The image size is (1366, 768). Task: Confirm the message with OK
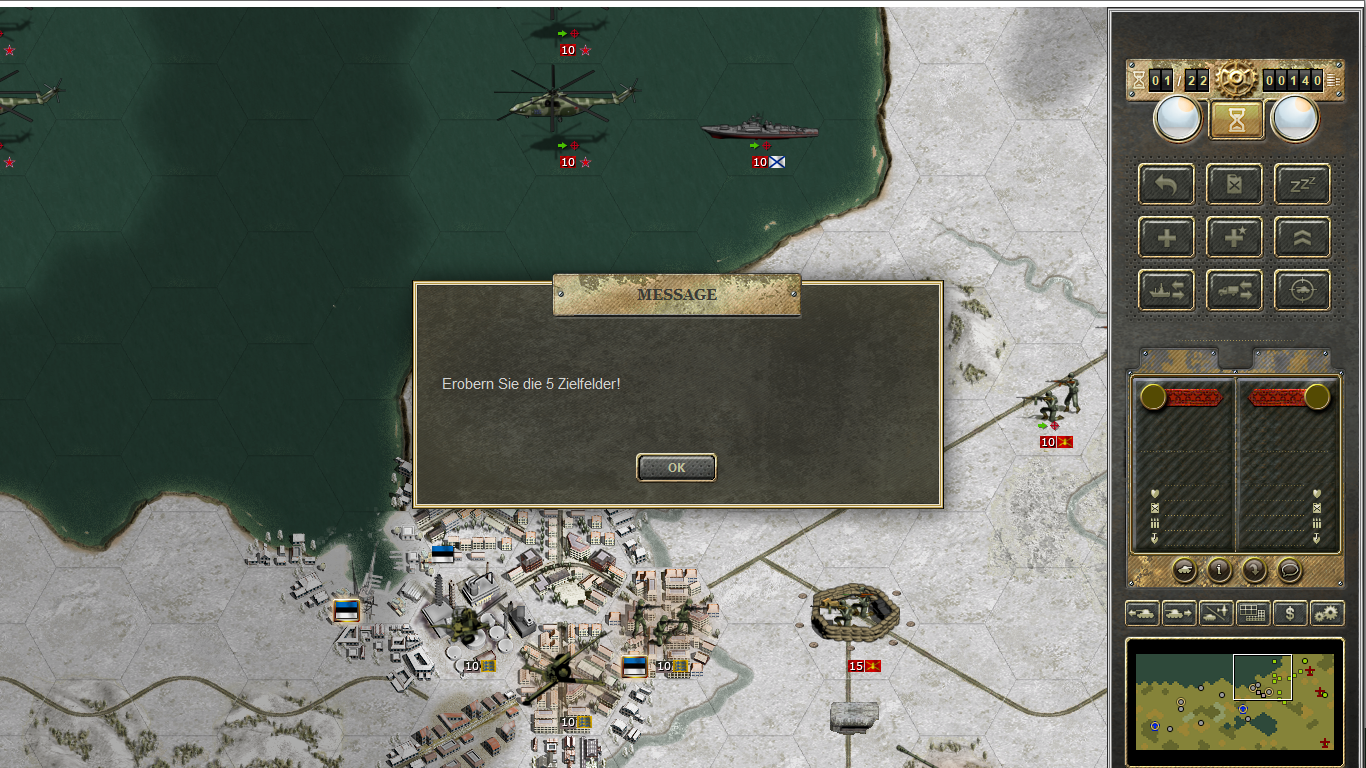coord(676,467)
